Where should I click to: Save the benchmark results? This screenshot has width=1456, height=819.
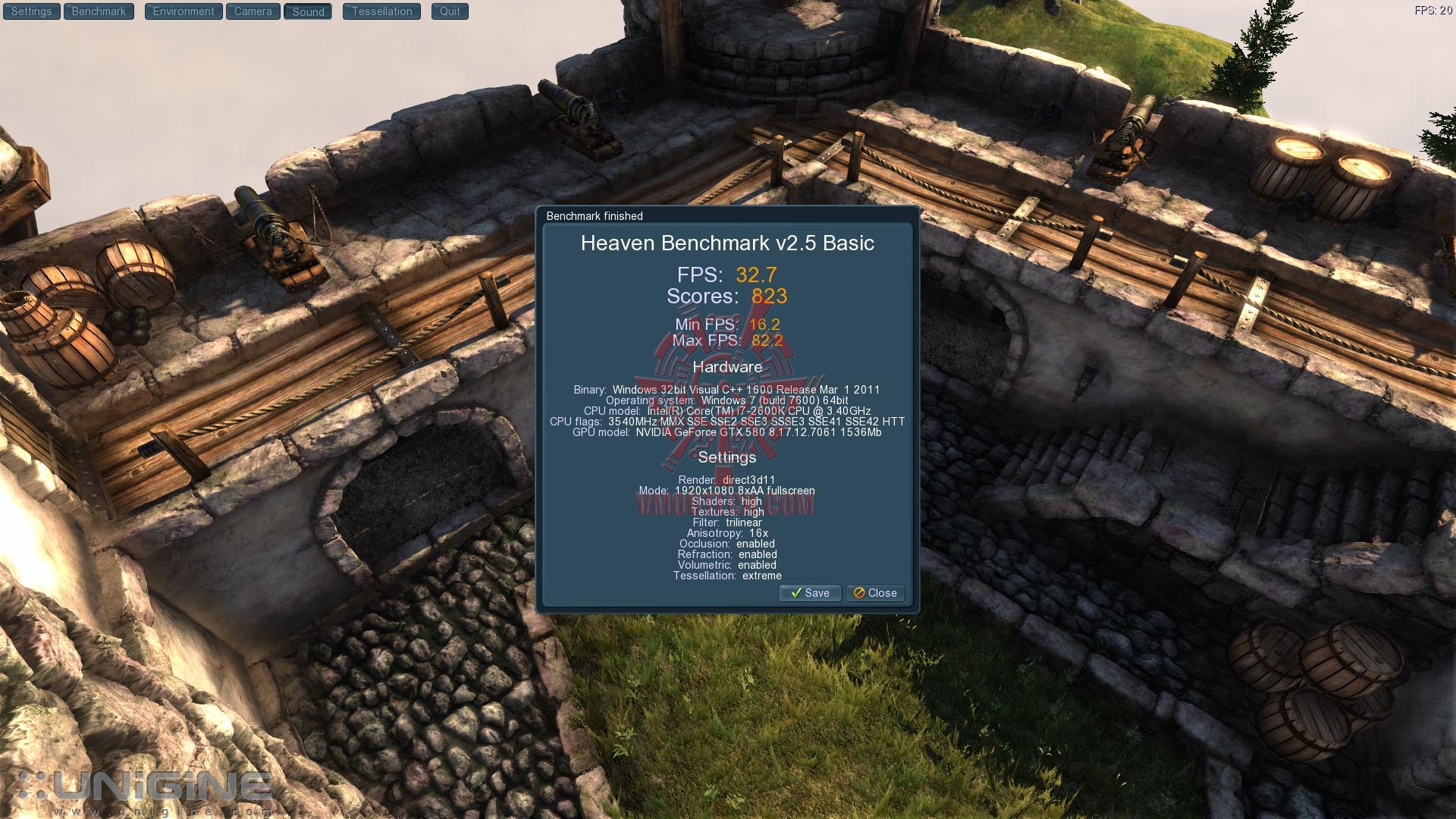pyautogui.click(x=810, y=593)
